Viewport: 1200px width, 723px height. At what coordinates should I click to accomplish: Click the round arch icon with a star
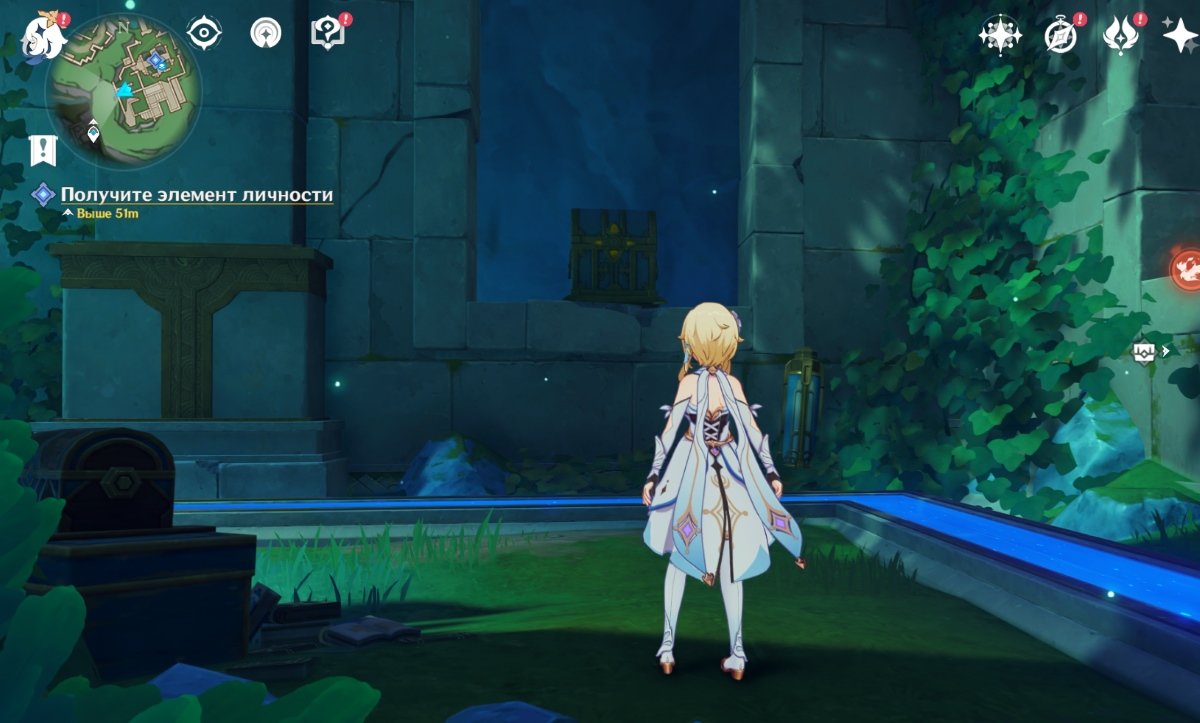coord(266,33)
